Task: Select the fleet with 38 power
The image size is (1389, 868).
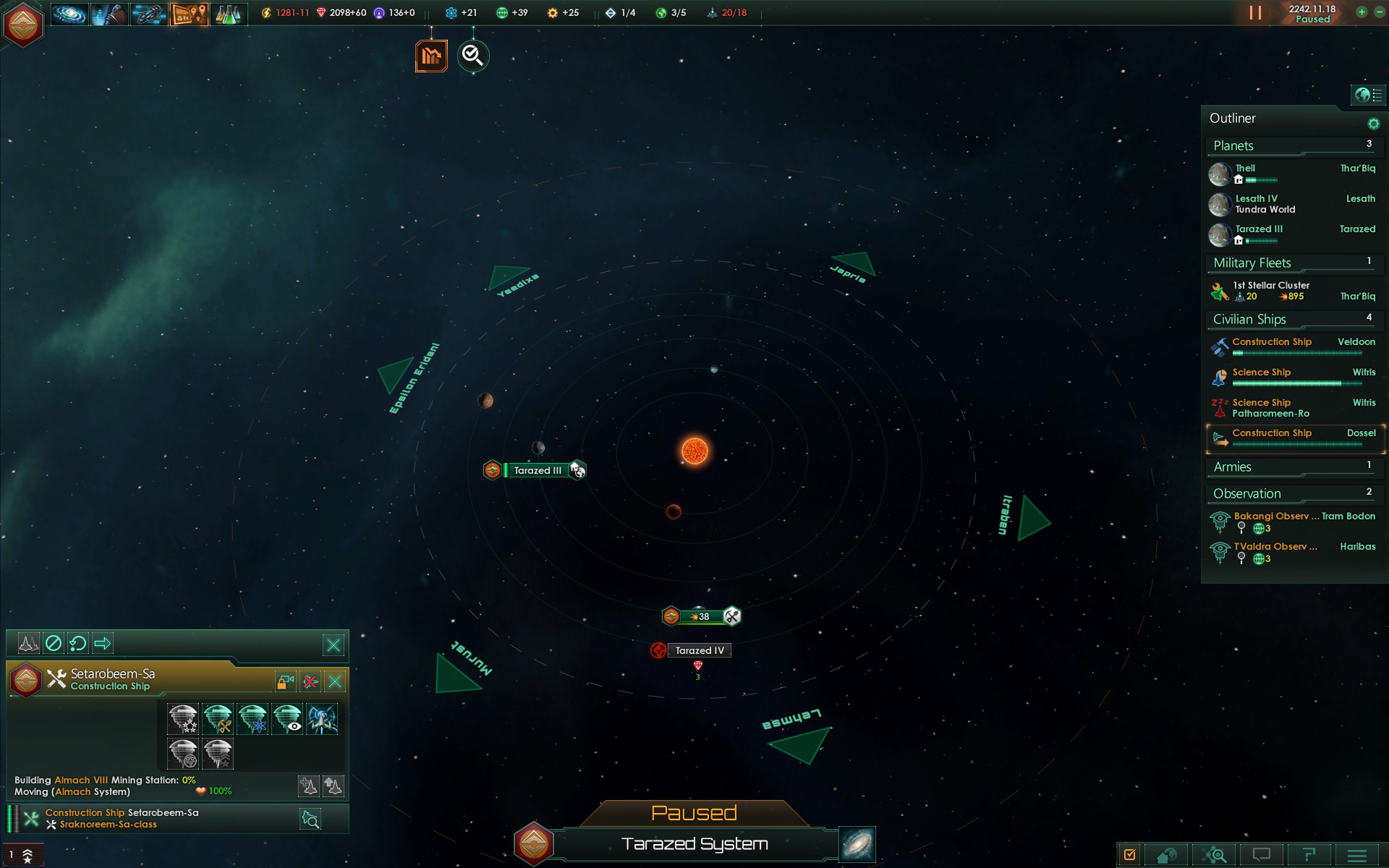Action: click(x=700, y=617)
